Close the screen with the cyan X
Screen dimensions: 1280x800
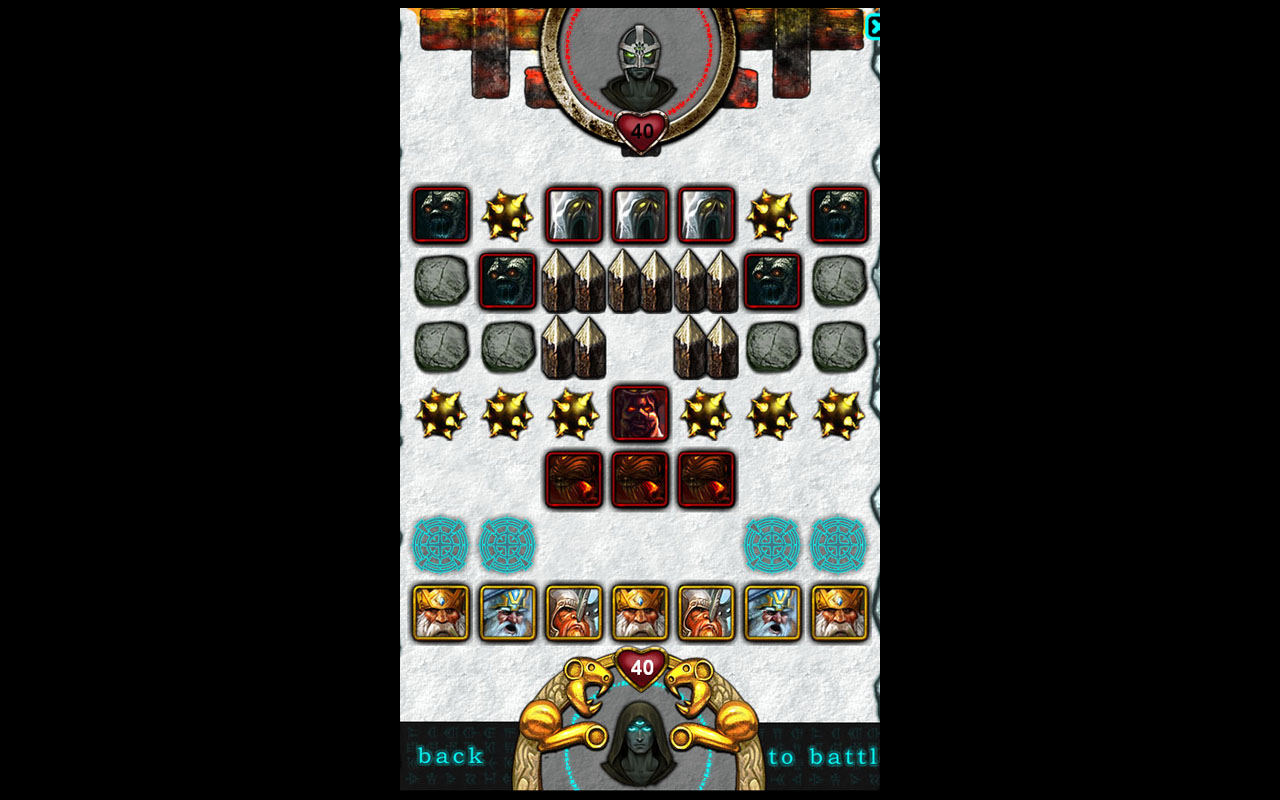tap(876, 28)
